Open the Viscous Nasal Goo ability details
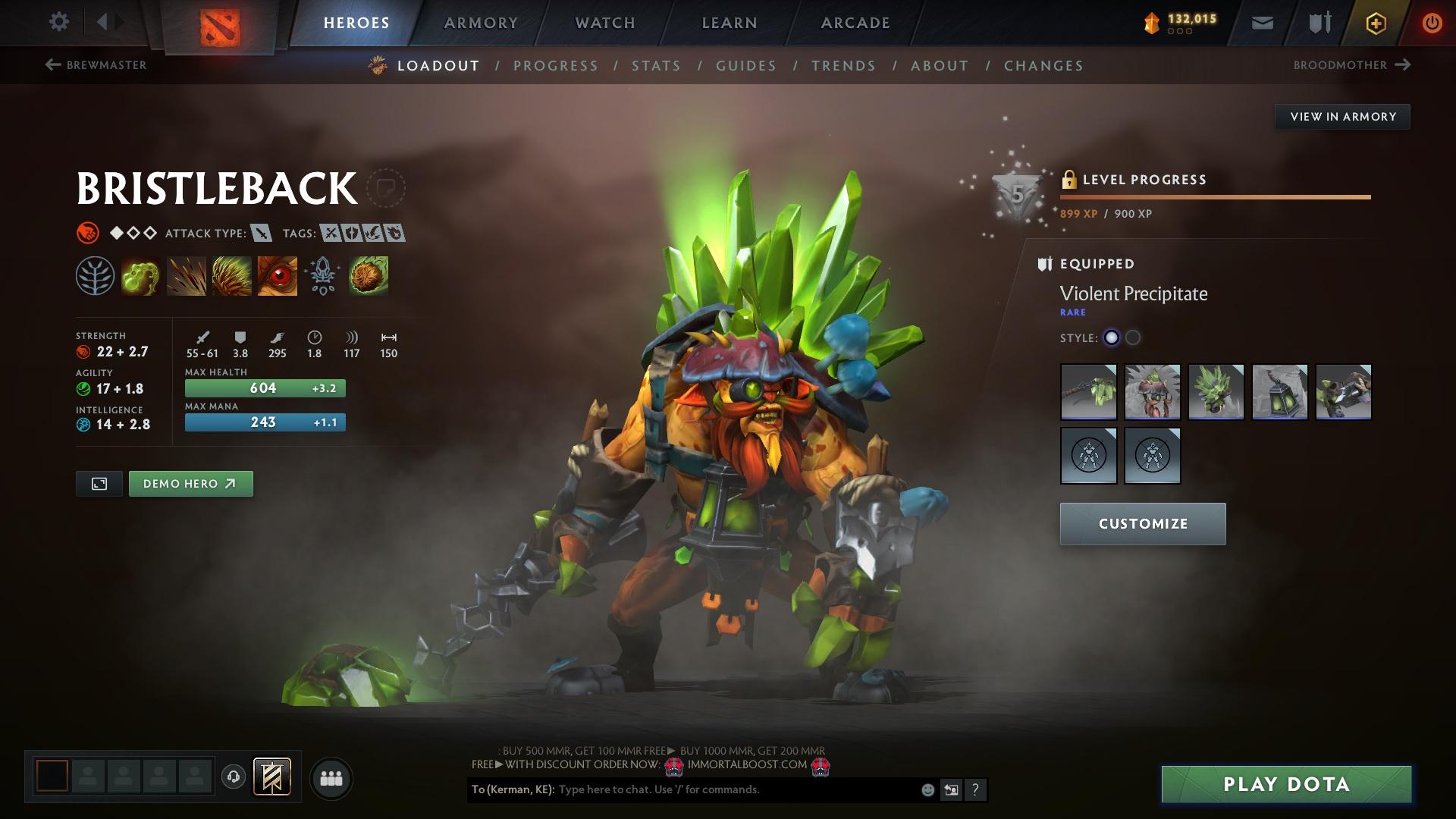Viewport: 1456px width, 819px height. [140, 276]
